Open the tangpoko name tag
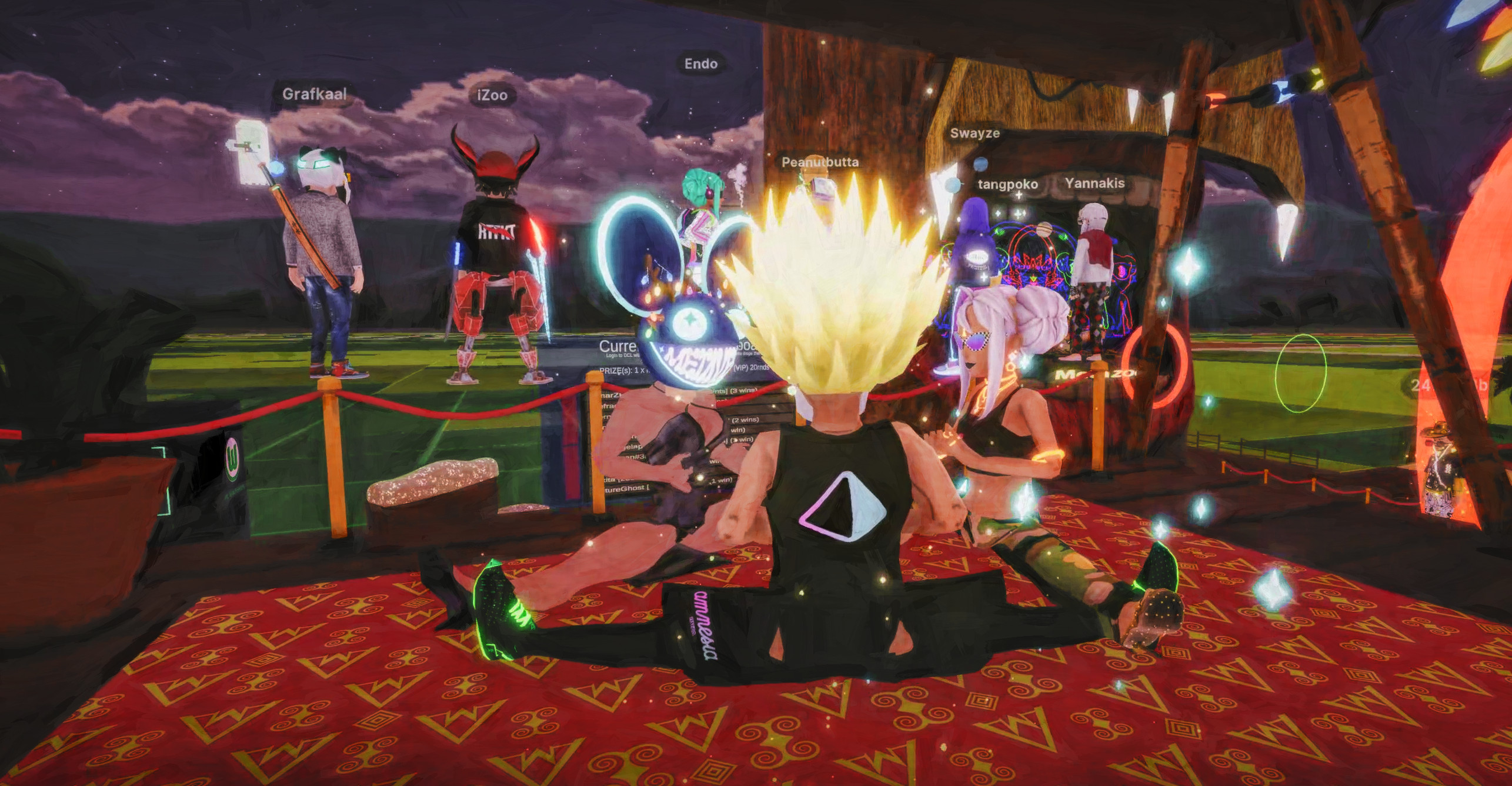 tap(1007, 185)
